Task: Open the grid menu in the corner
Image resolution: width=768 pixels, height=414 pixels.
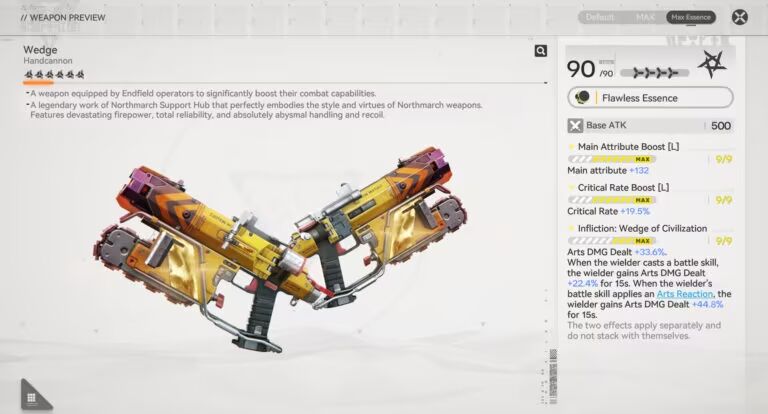Action: pos(32,396)
